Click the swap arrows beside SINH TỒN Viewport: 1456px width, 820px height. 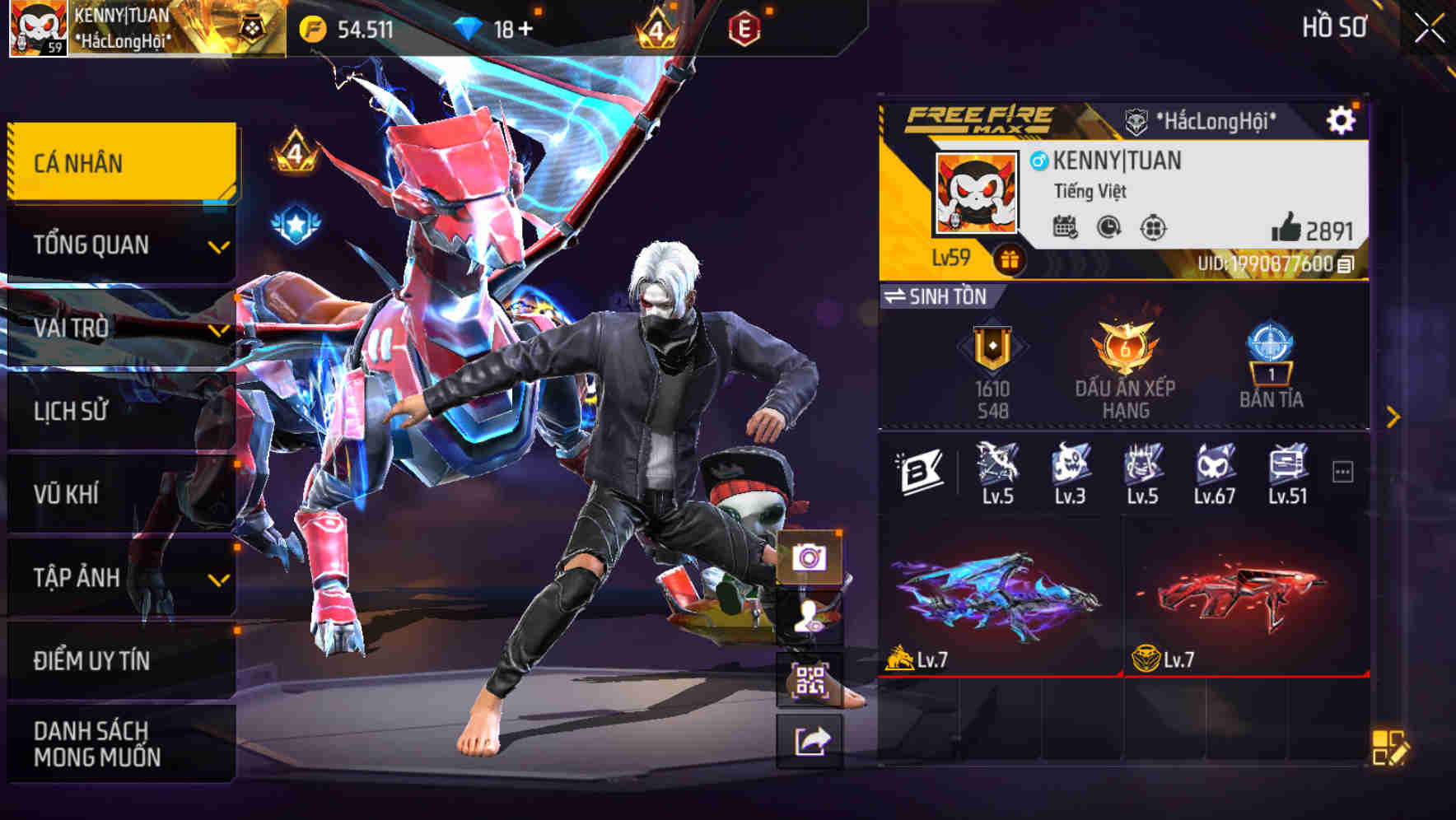pyautogui.click(x=898, y=296)
